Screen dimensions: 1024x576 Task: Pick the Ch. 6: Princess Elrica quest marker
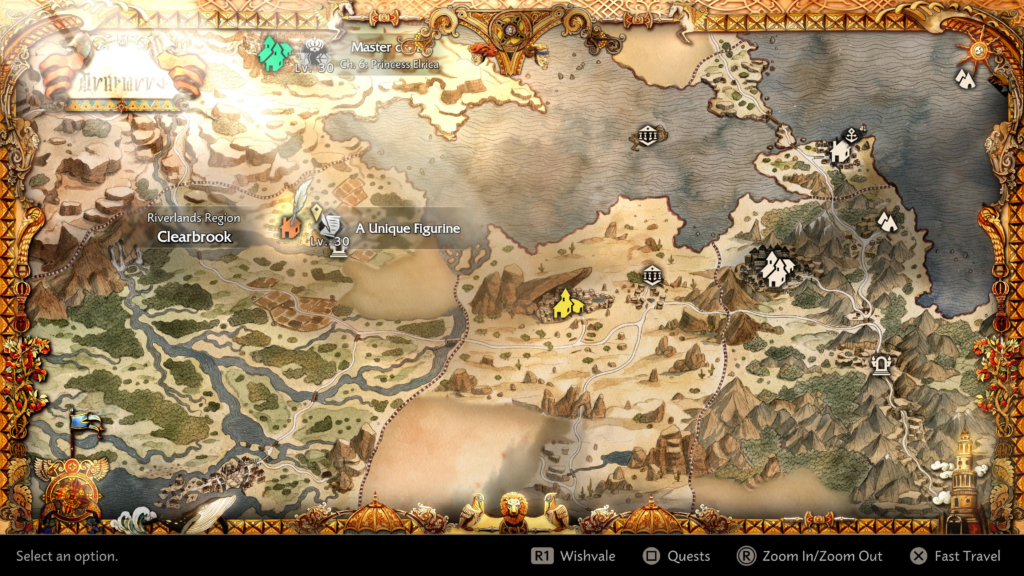317,52
